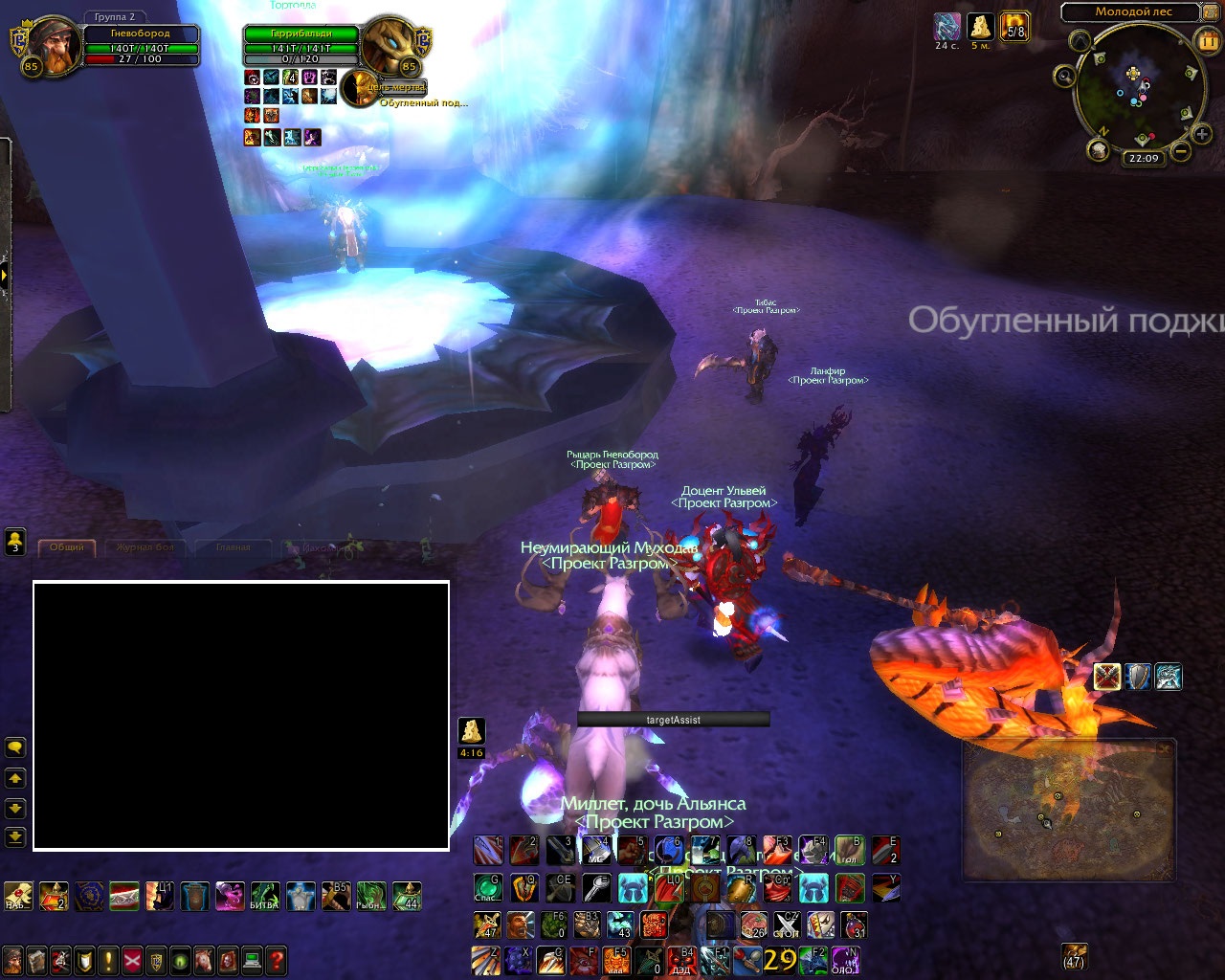Screen dimensions: 1225x980
Task: Open the chat speech bubble button
Action: (x=15, y=747)
